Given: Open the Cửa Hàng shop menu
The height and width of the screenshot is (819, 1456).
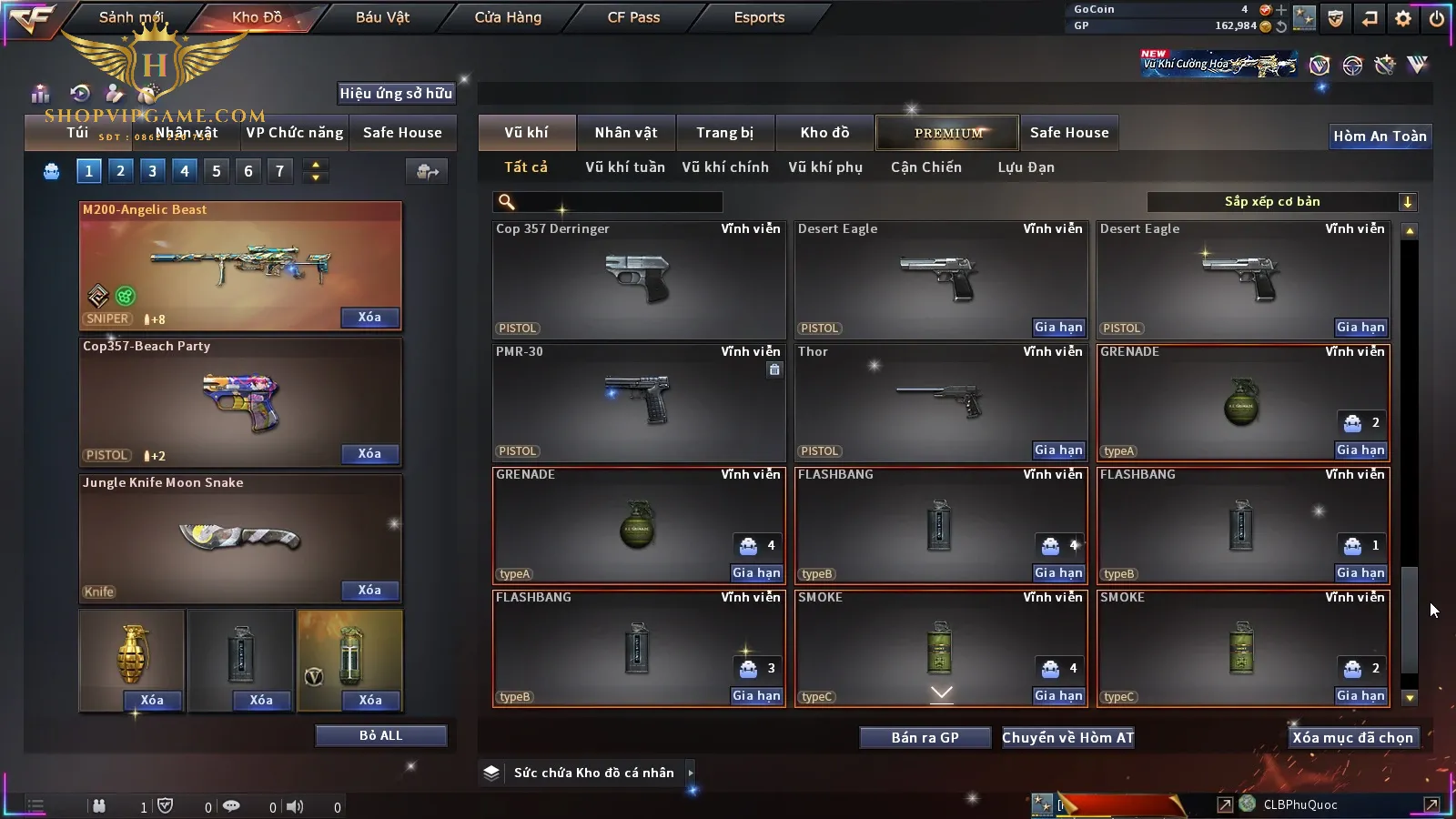Looking at the screenshot, I should (x=508, y=17).
